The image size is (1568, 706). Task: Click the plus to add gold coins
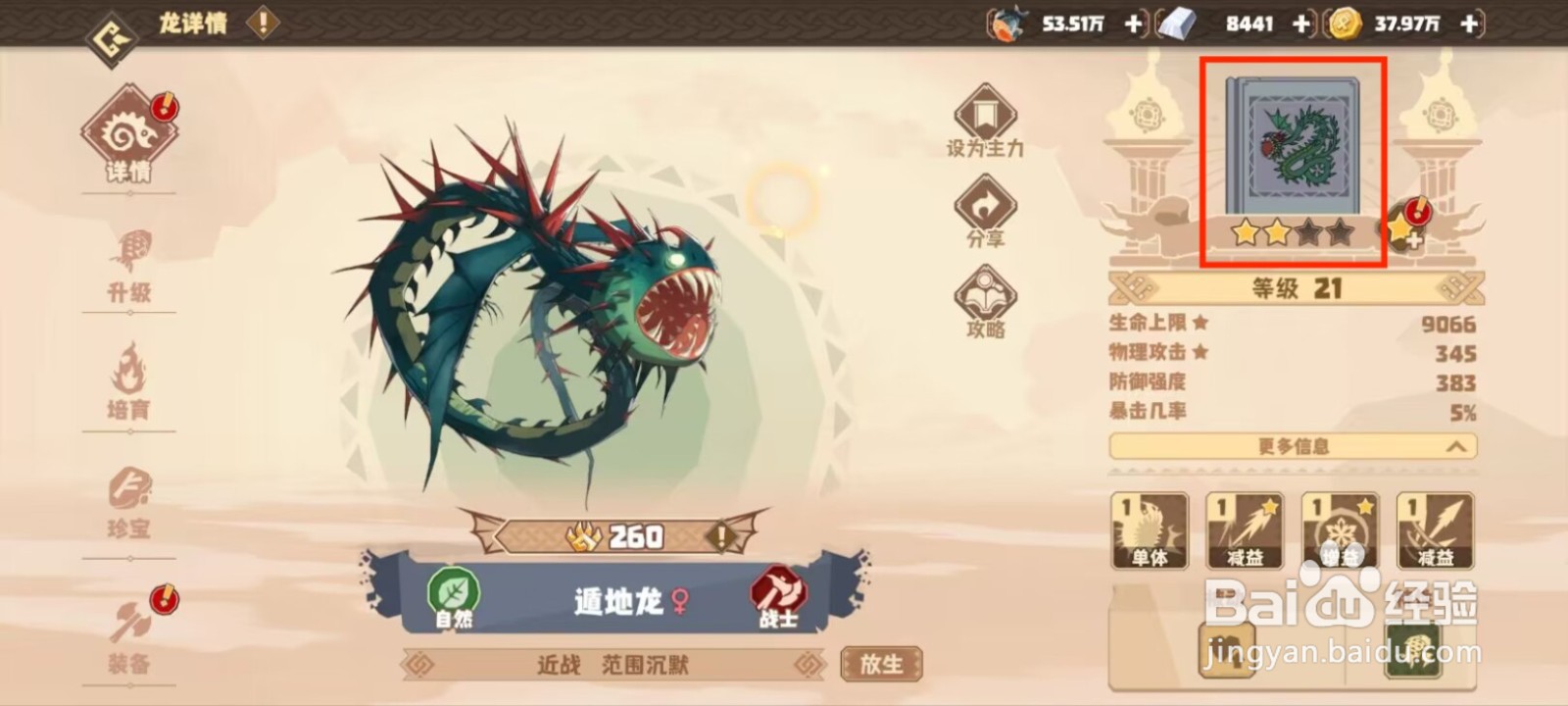coord(1467,25)
